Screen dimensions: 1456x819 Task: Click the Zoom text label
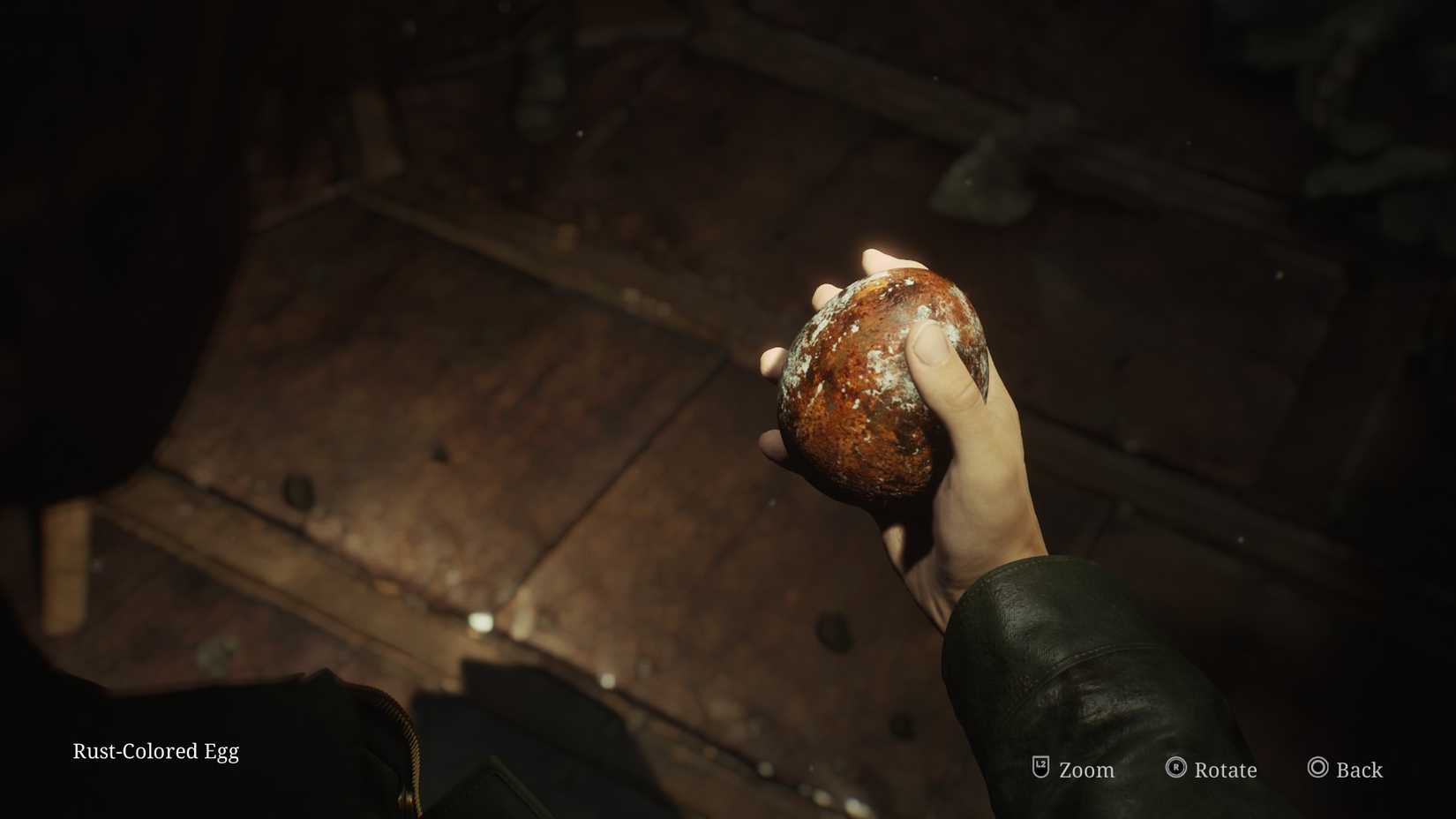tap(1084, 770)
